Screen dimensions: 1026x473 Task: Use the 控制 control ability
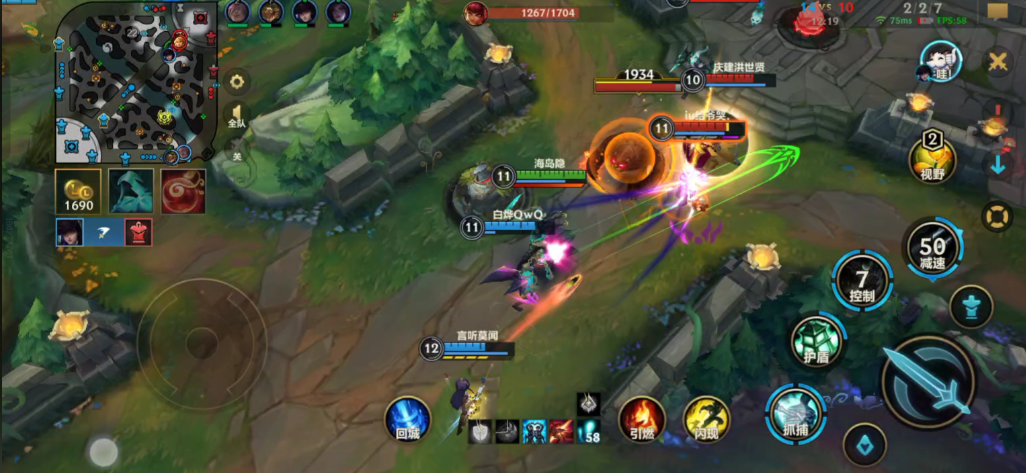point(862,280)
